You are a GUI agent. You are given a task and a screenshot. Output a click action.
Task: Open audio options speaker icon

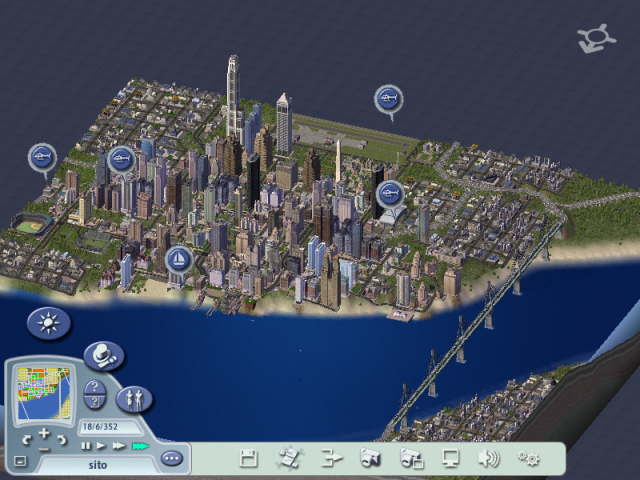[488, 459]
